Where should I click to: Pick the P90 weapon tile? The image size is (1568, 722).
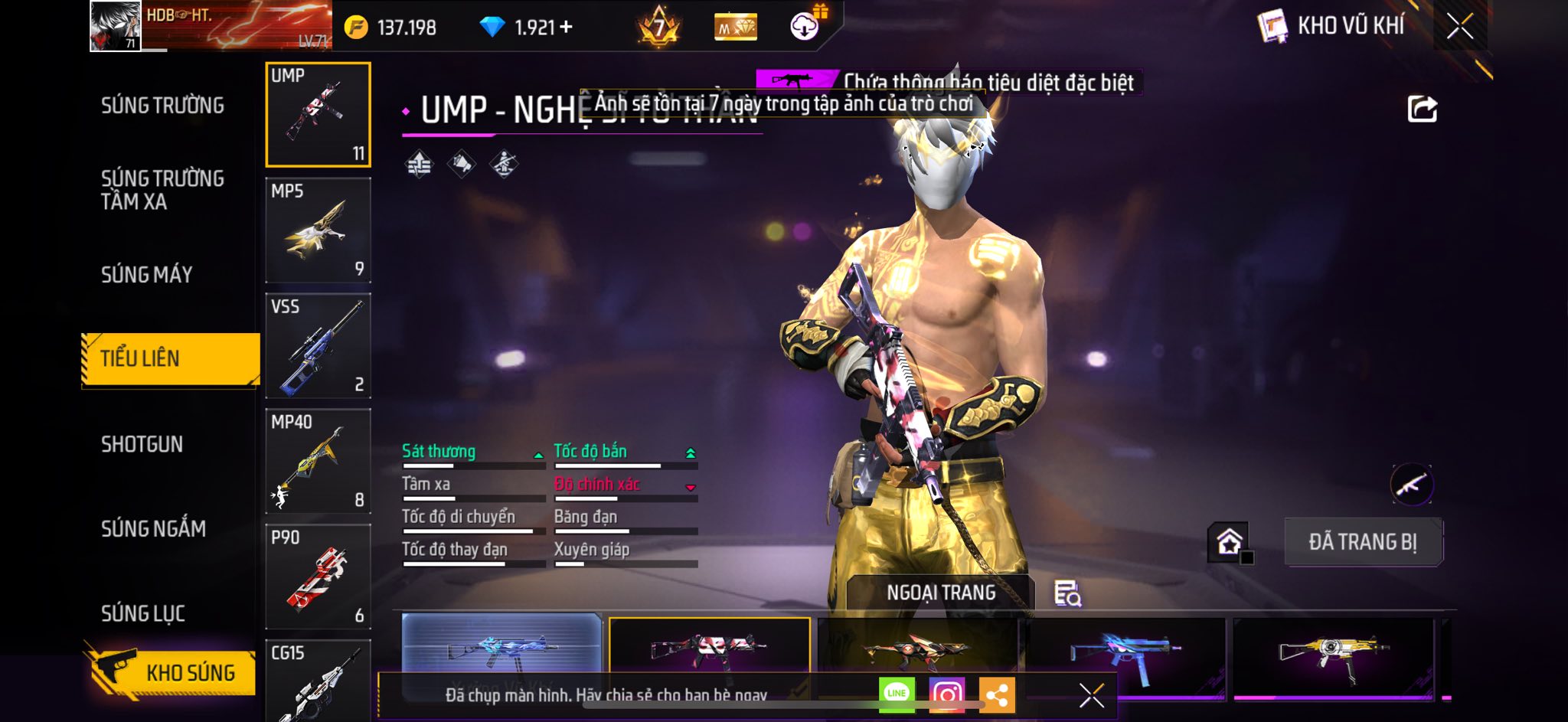(x=318, y=577)
